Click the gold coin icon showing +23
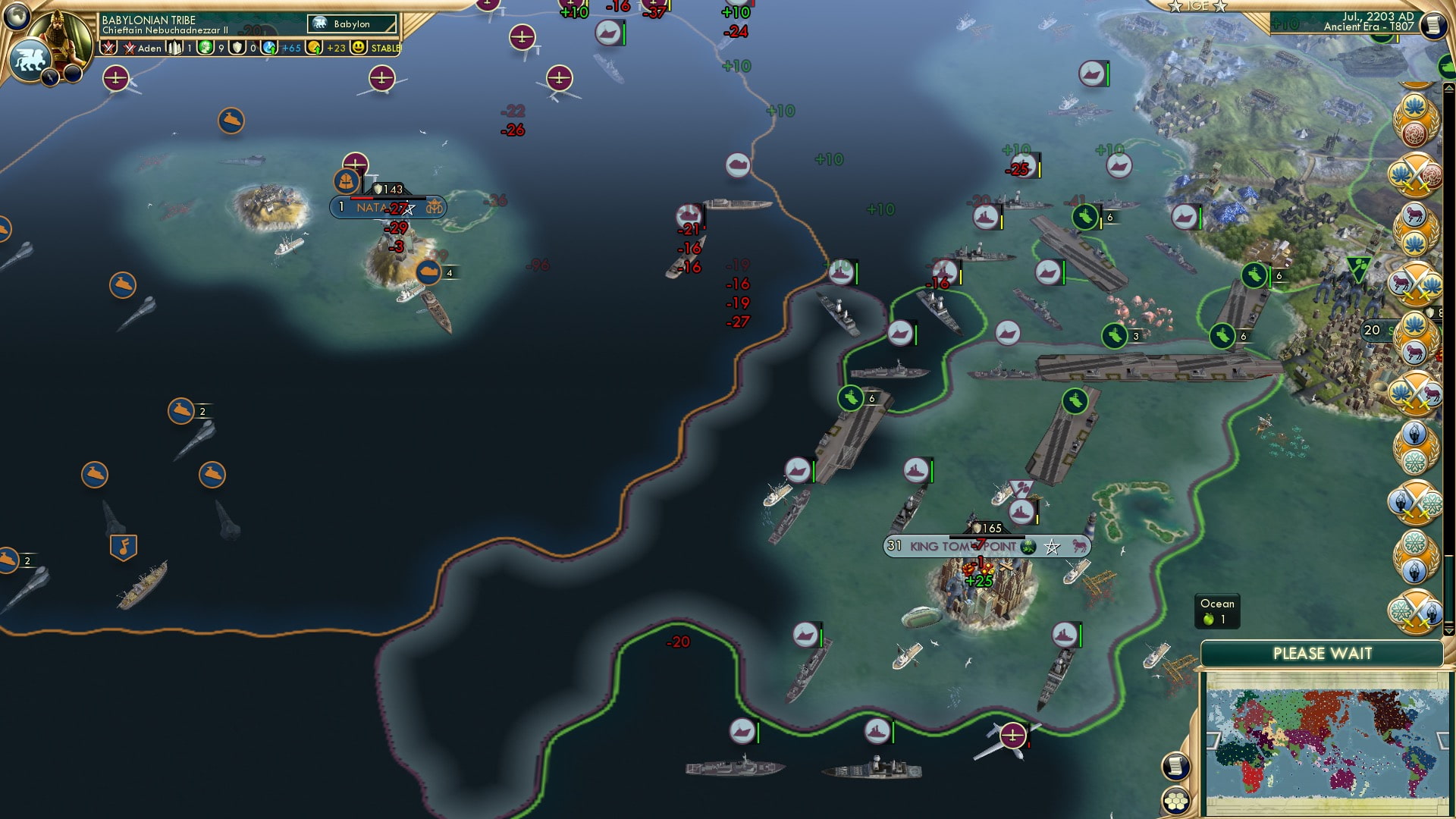The width and height of the screenshot is (1456, 819). pos(312,48)
